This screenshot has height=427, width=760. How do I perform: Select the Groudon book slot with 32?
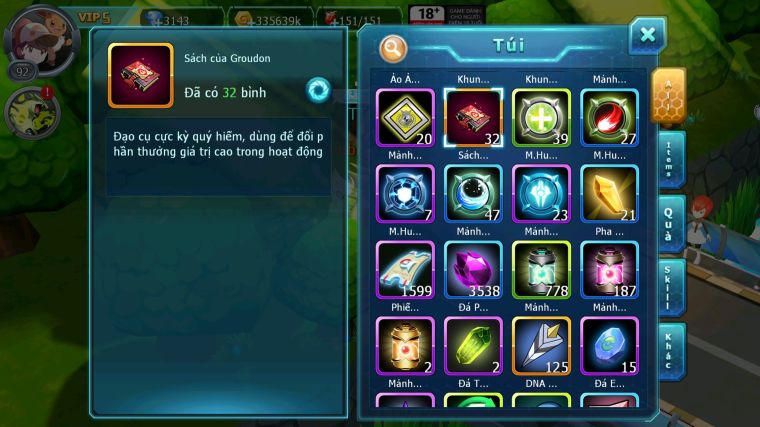point(473,118)
